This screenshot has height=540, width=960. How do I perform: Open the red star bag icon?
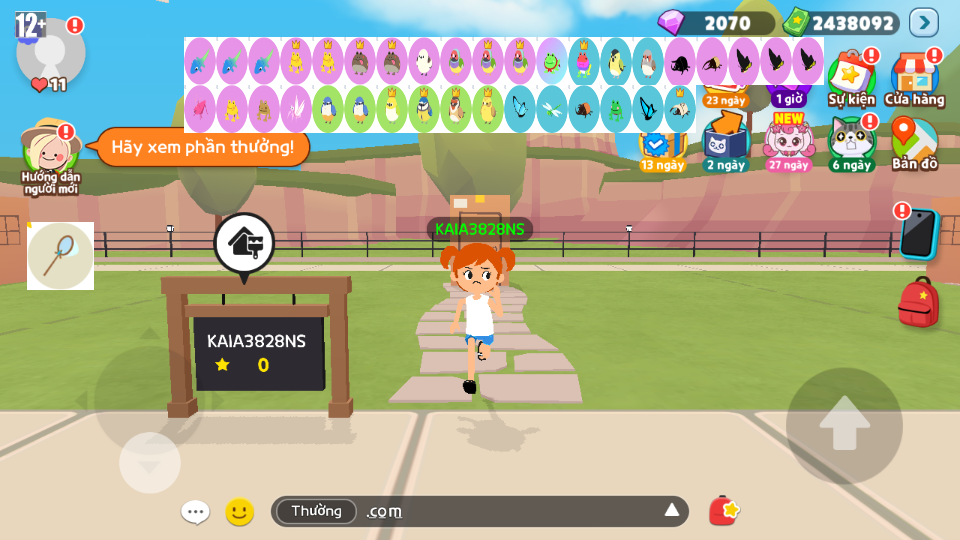[723, 511]
